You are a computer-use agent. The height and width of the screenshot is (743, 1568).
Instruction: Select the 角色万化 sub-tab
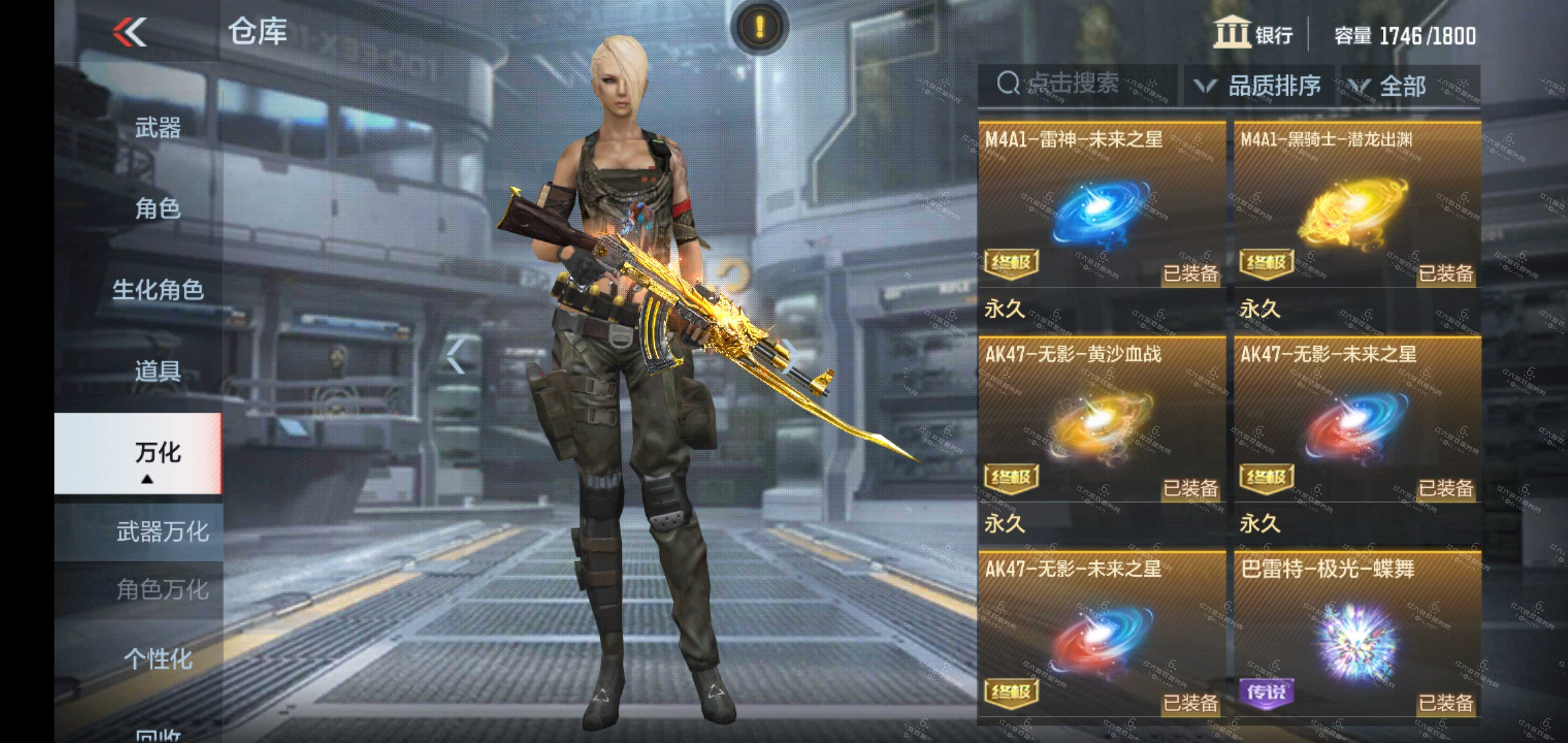pos(162,590)
